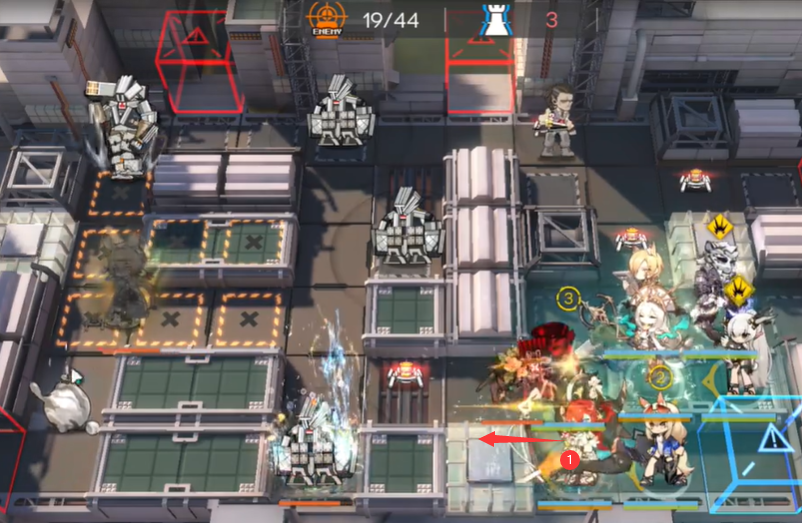Tap the skill-ready diamond above the white-haired horned operator
Viewport: 802px width, 523px height.
pos(739,291)
